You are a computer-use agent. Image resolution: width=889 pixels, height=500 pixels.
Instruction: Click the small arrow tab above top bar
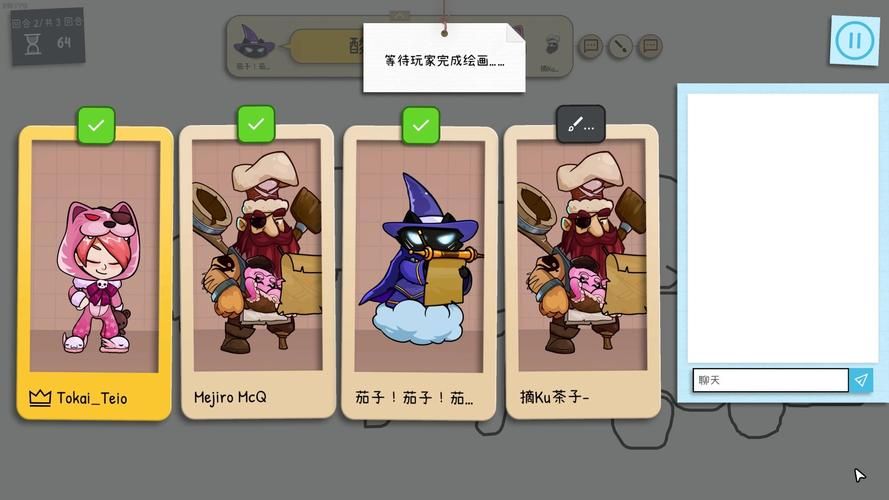point(400,16)
